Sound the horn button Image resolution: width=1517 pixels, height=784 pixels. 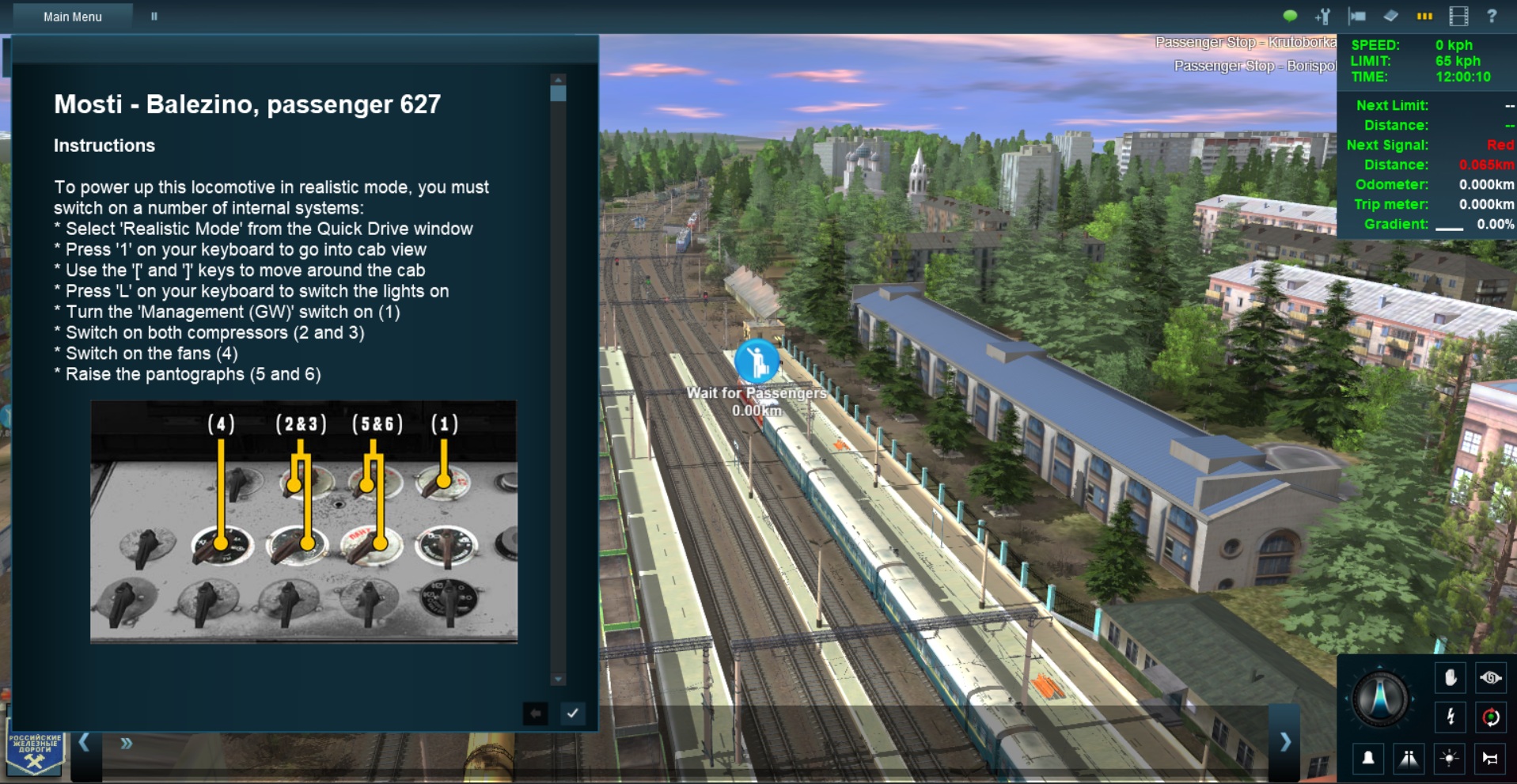click(x=1490, y=758)
